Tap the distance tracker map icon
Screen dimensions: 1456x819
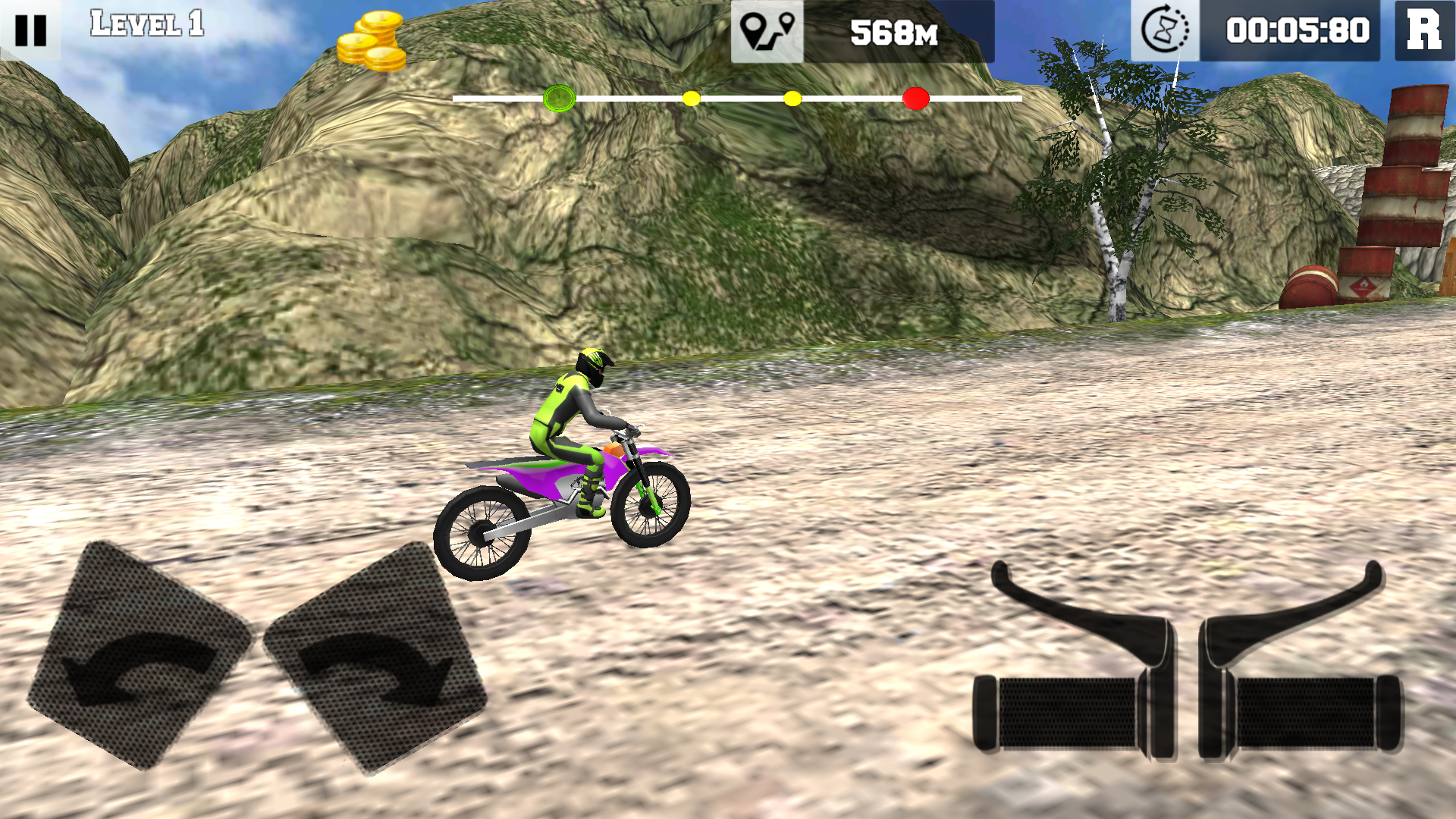766,32
